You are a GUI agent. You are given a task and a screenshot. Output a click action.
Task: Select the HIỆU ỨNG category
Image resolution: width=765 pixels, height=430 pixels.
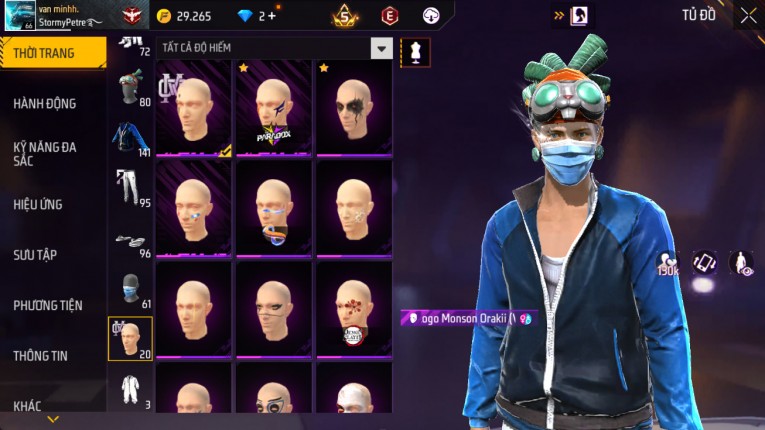tap(38, 204)
